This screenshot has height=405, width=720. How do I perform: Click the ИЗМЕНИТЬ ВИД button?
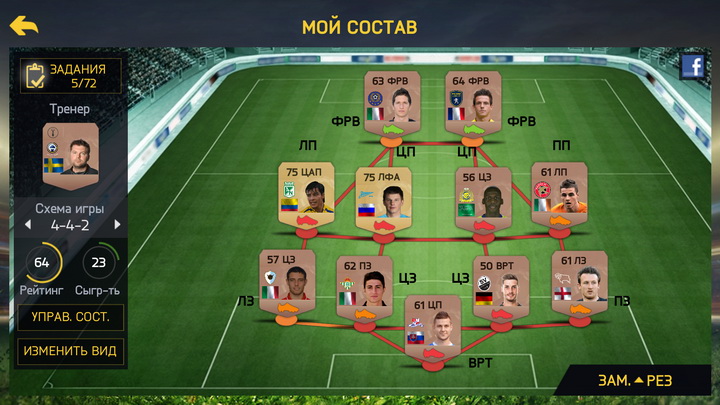click(71, 351)
